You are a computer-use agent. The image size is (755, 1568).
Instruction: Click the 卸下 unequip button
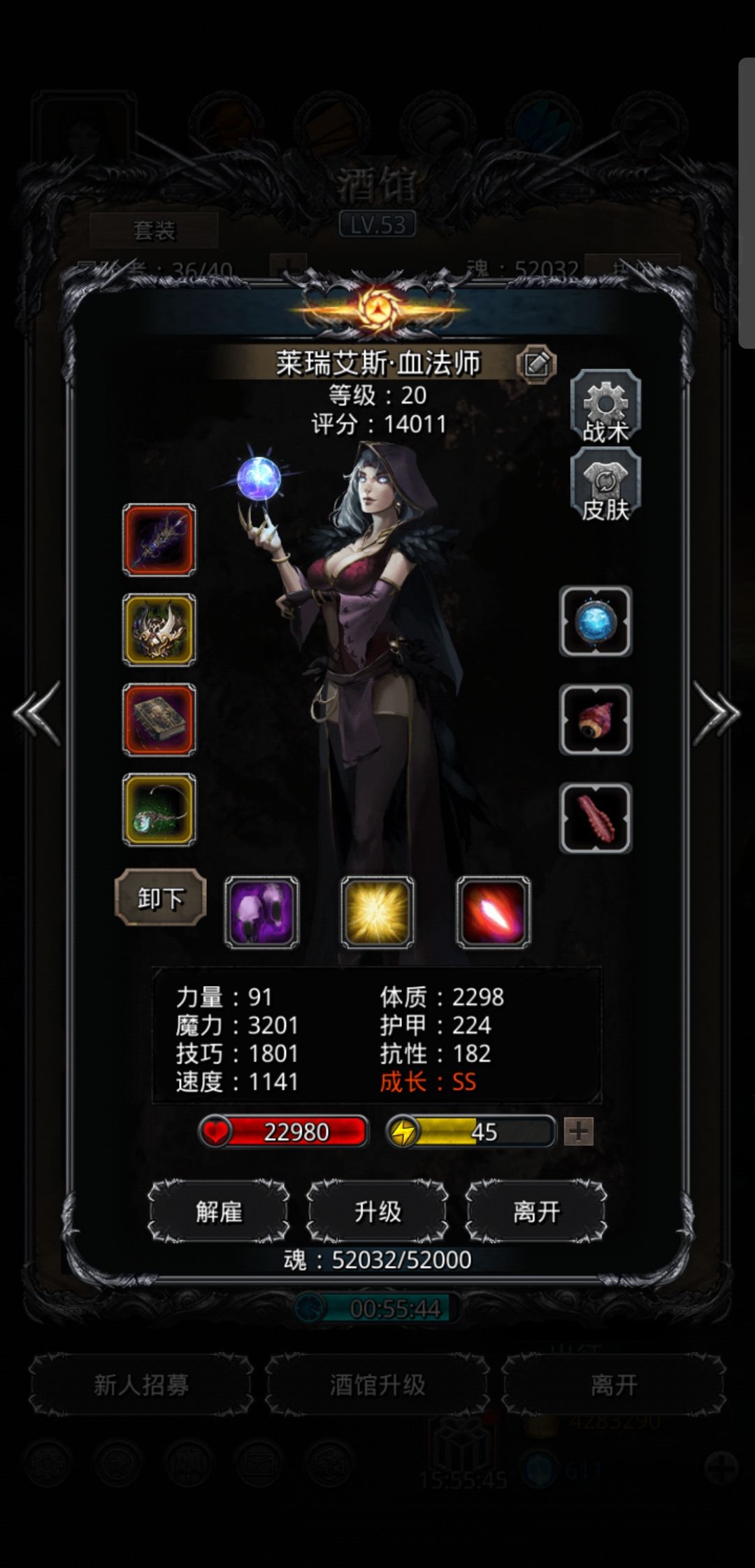[x=160, y=898]
